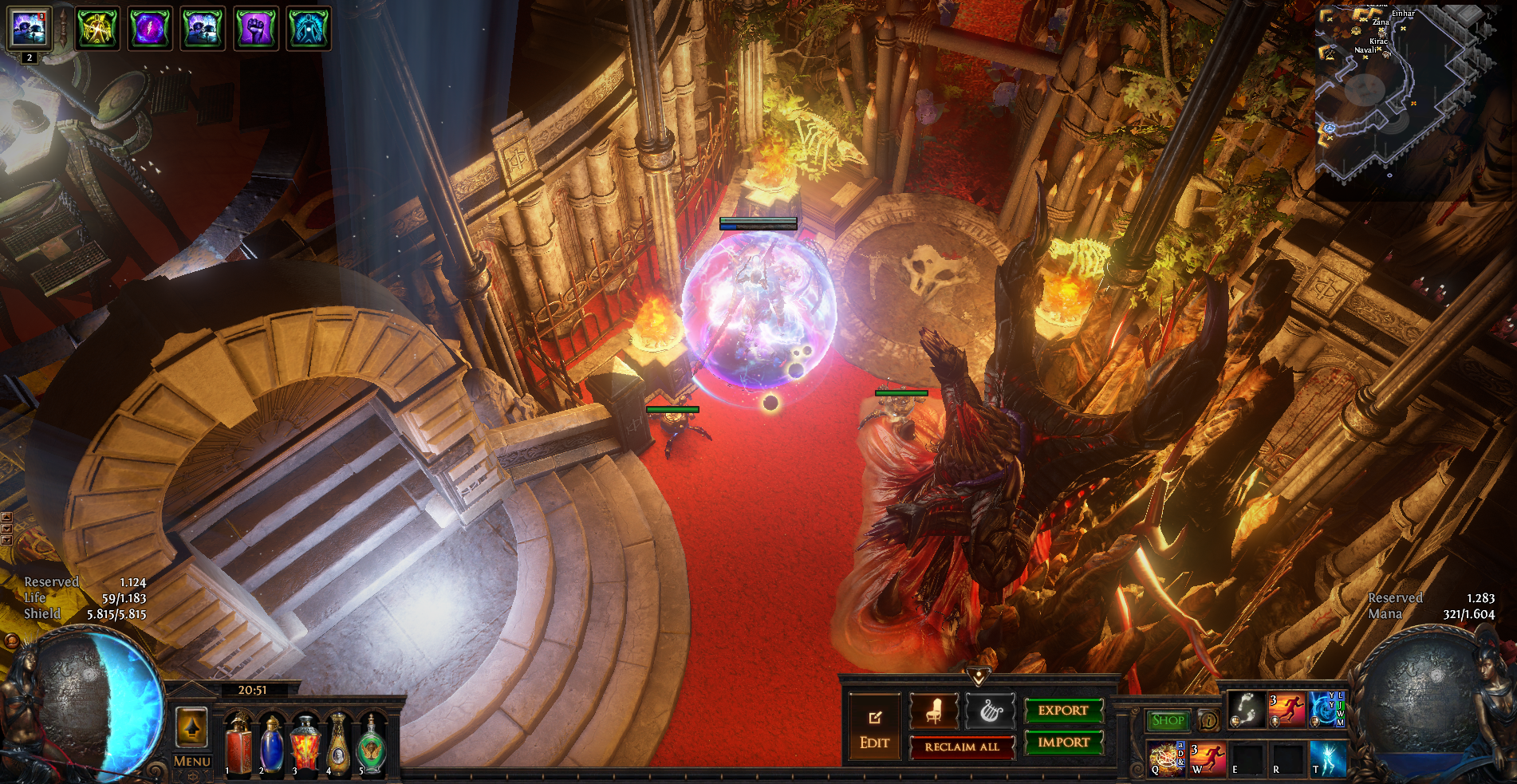Viewport: 1517px width, 784px height.
Task: Collapse the hideout panel with the arrow
Action: [979, 676]
